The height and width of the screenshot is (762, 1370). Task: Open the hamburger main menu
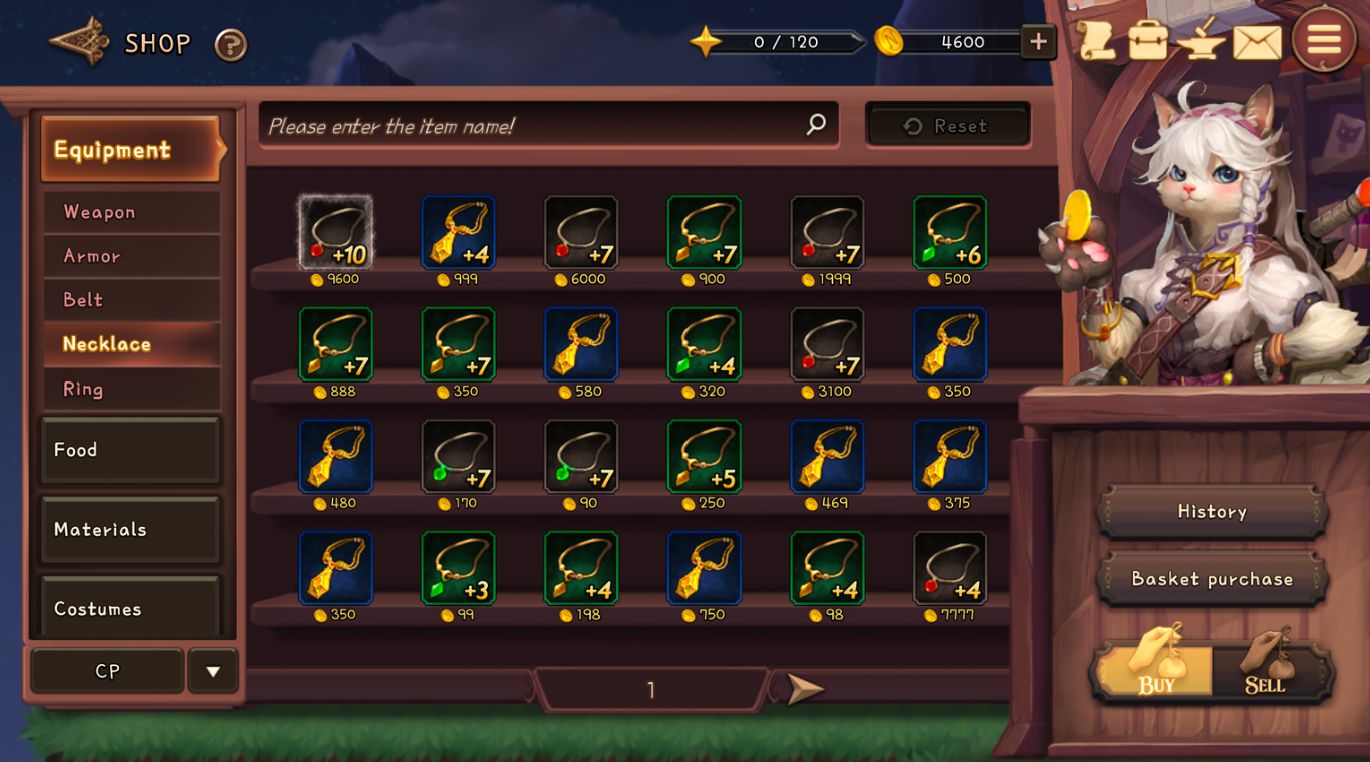pos(1323,40)
